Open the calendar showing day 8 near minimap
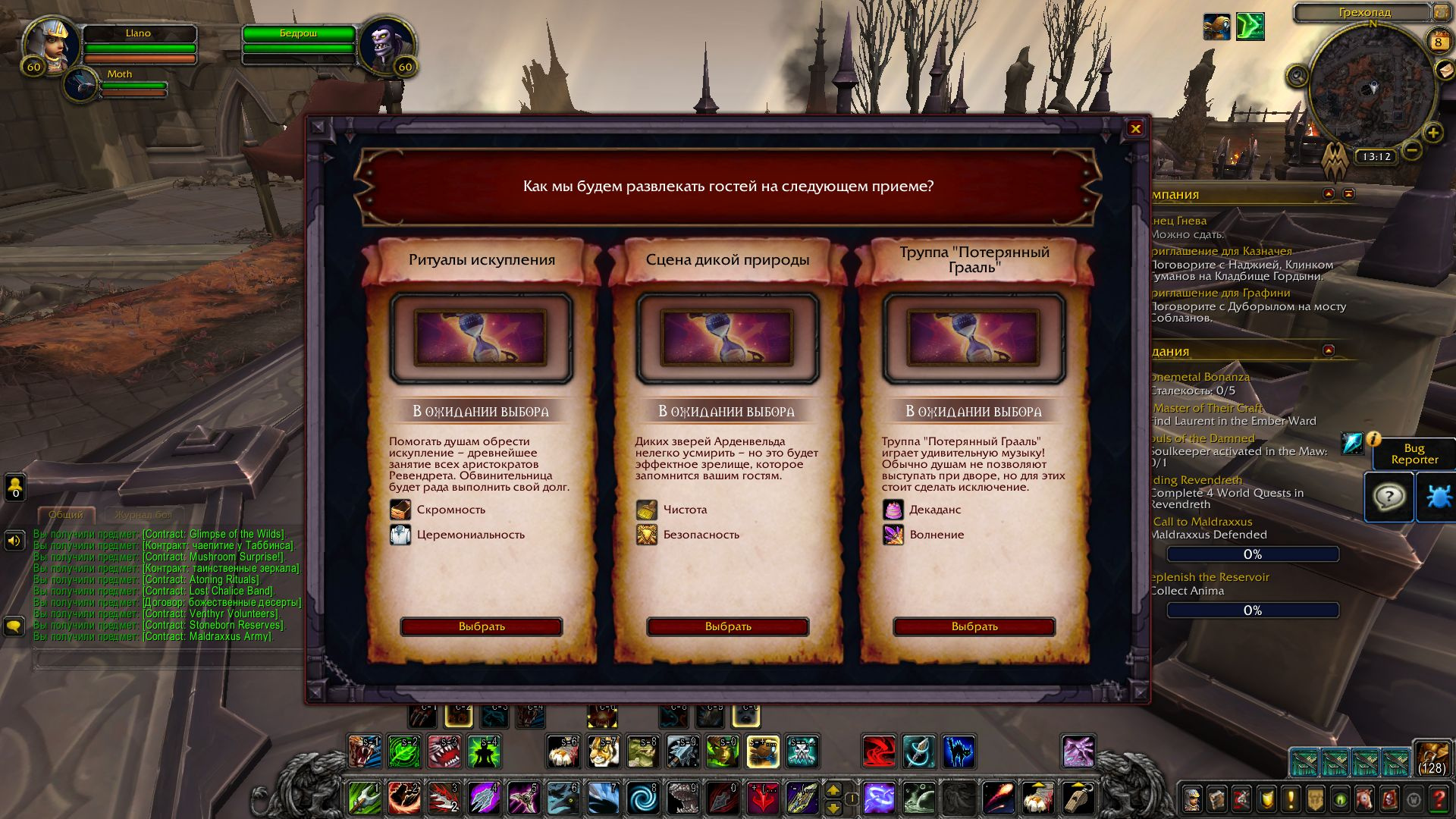The image size is (1456, 819). tap(1438, 42)
